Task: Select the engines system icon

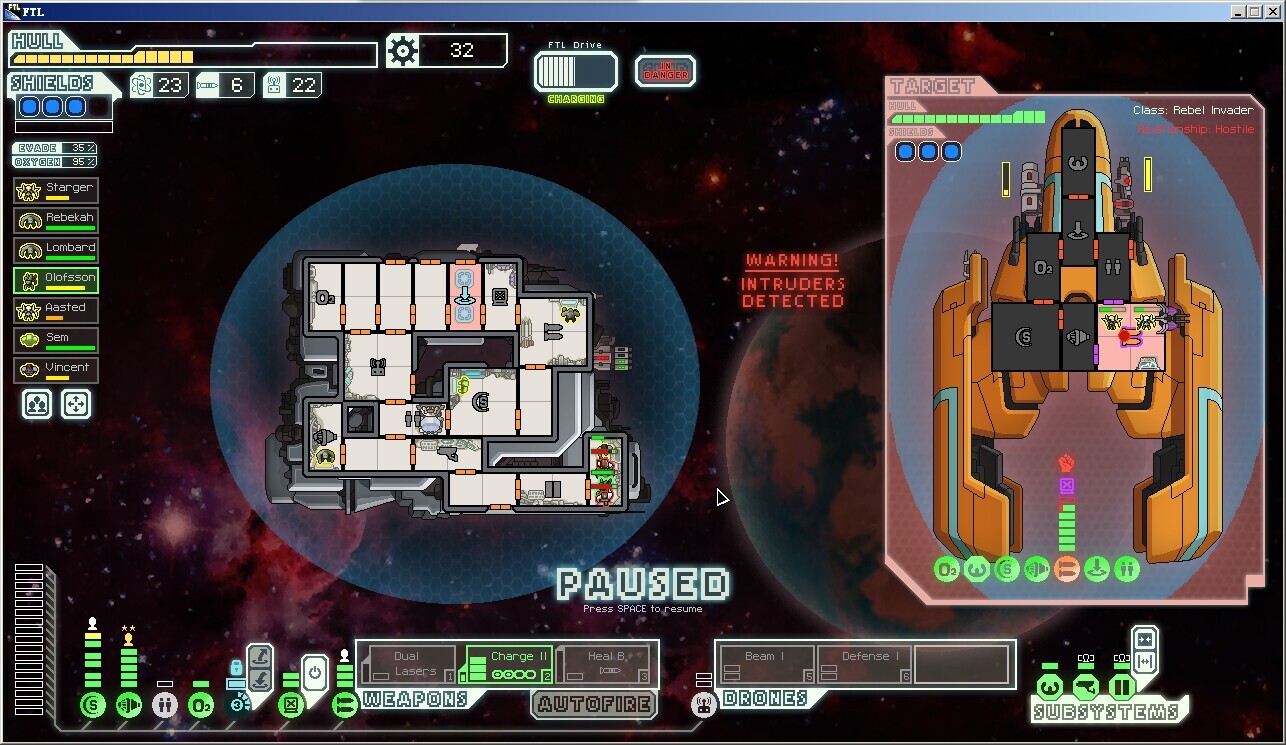Action: [129, 706]
